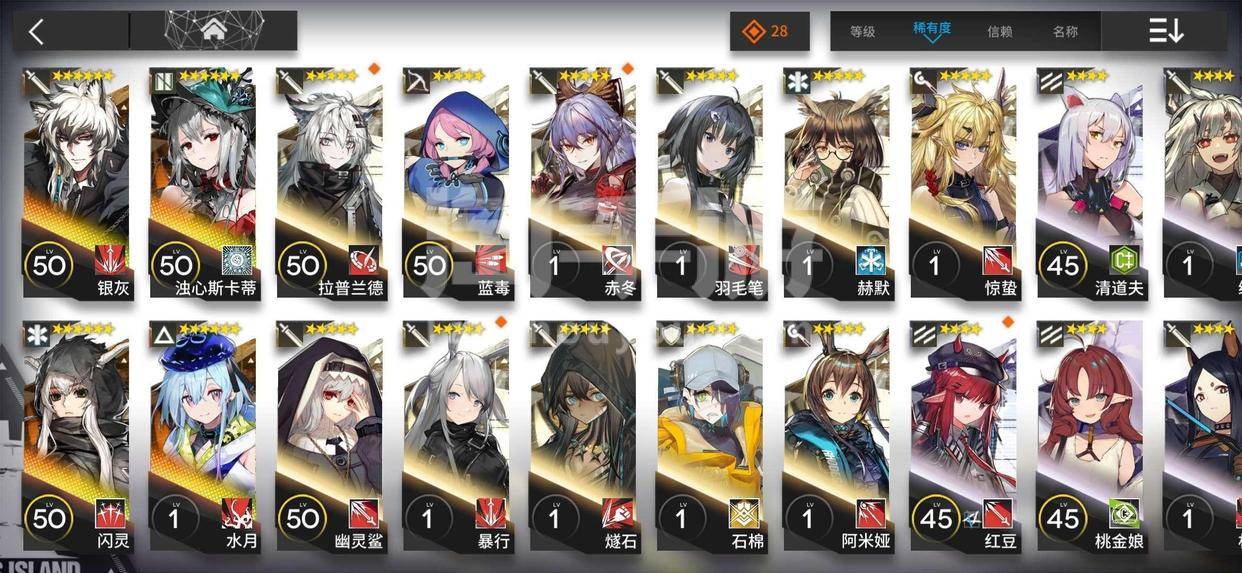Switch sorting to 稀有度 (rarity)

coord(932,30)
